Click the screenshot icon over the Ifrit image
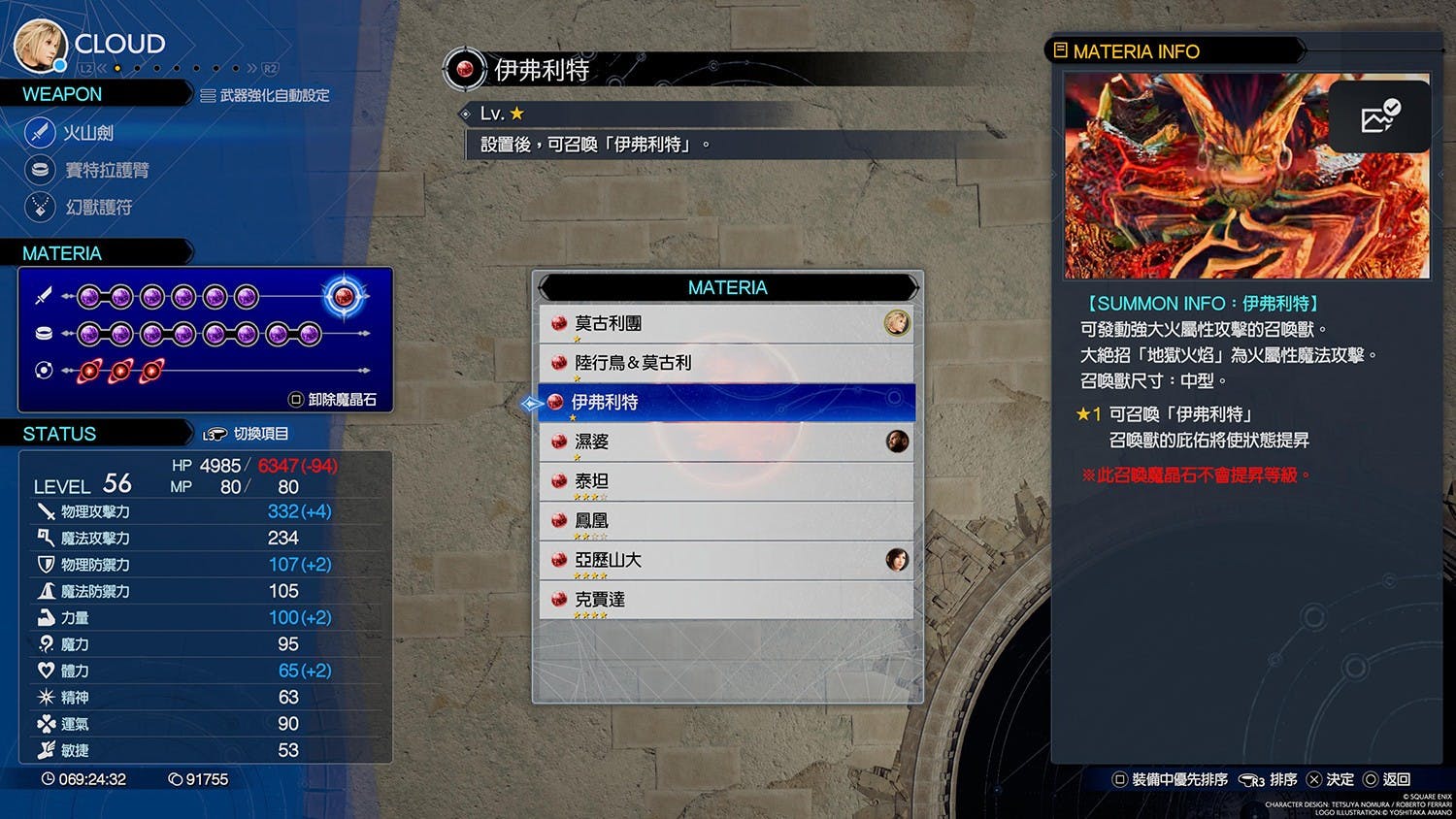The width and height of the screenshot is (1456, 819). coord(1379,117)
